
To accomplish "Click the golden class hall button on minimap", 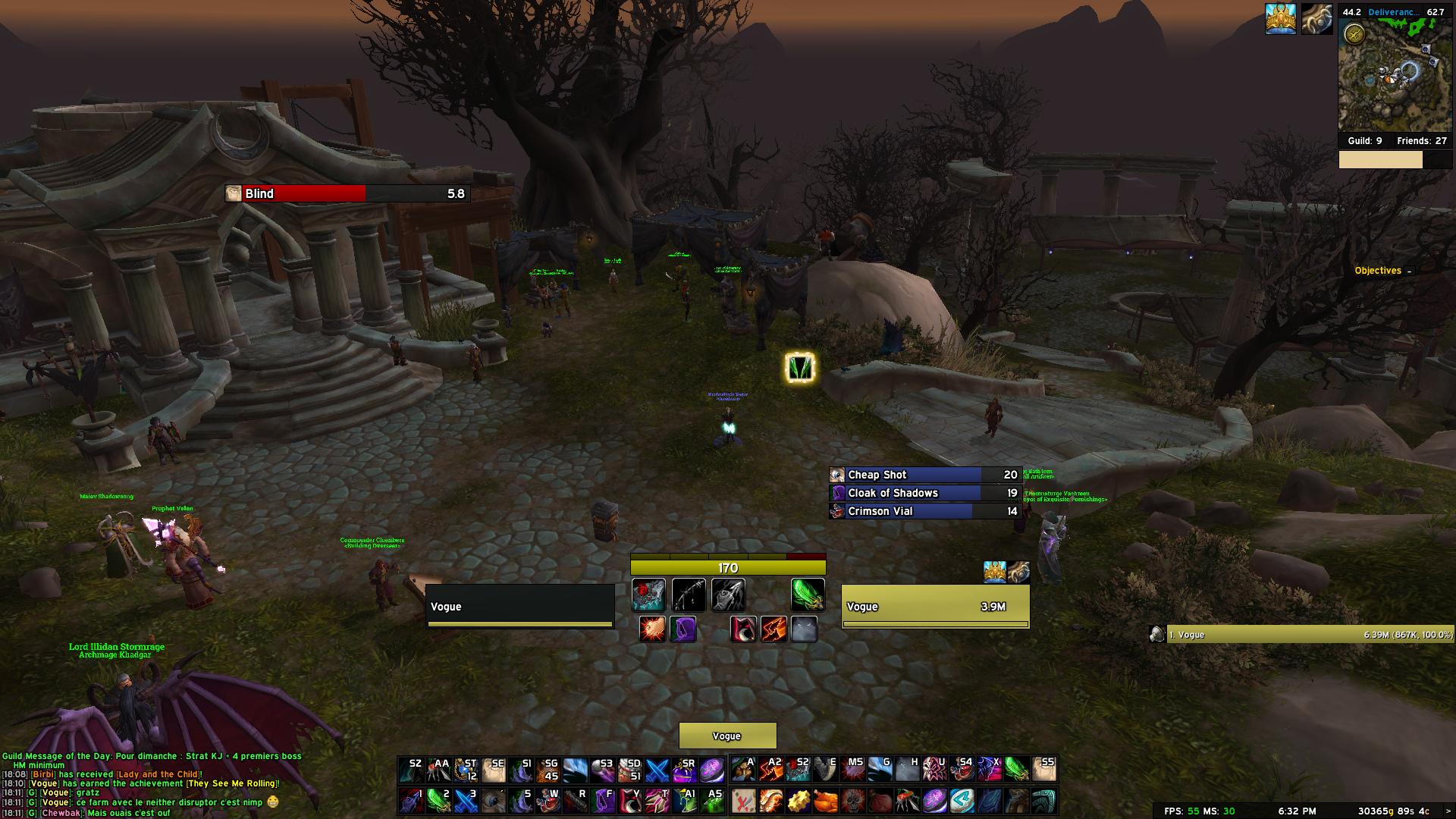I will point(1354,34).
